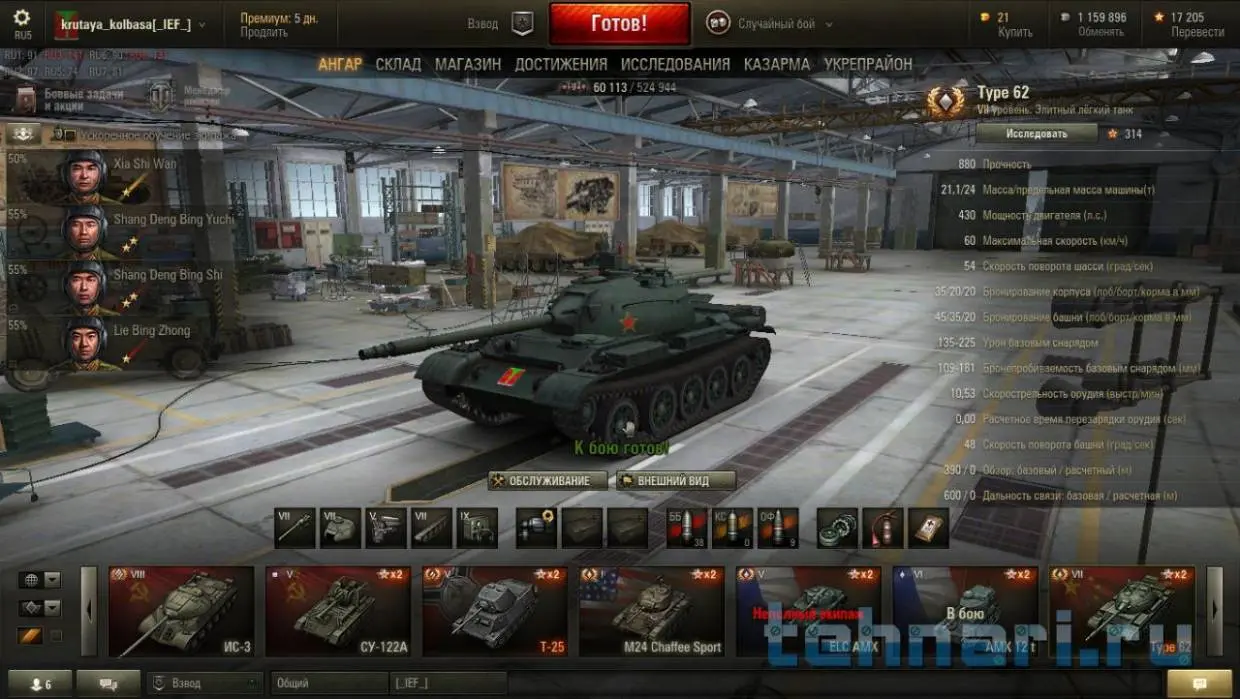Select the СУ-122А tank in carousel

coord(338,611)
